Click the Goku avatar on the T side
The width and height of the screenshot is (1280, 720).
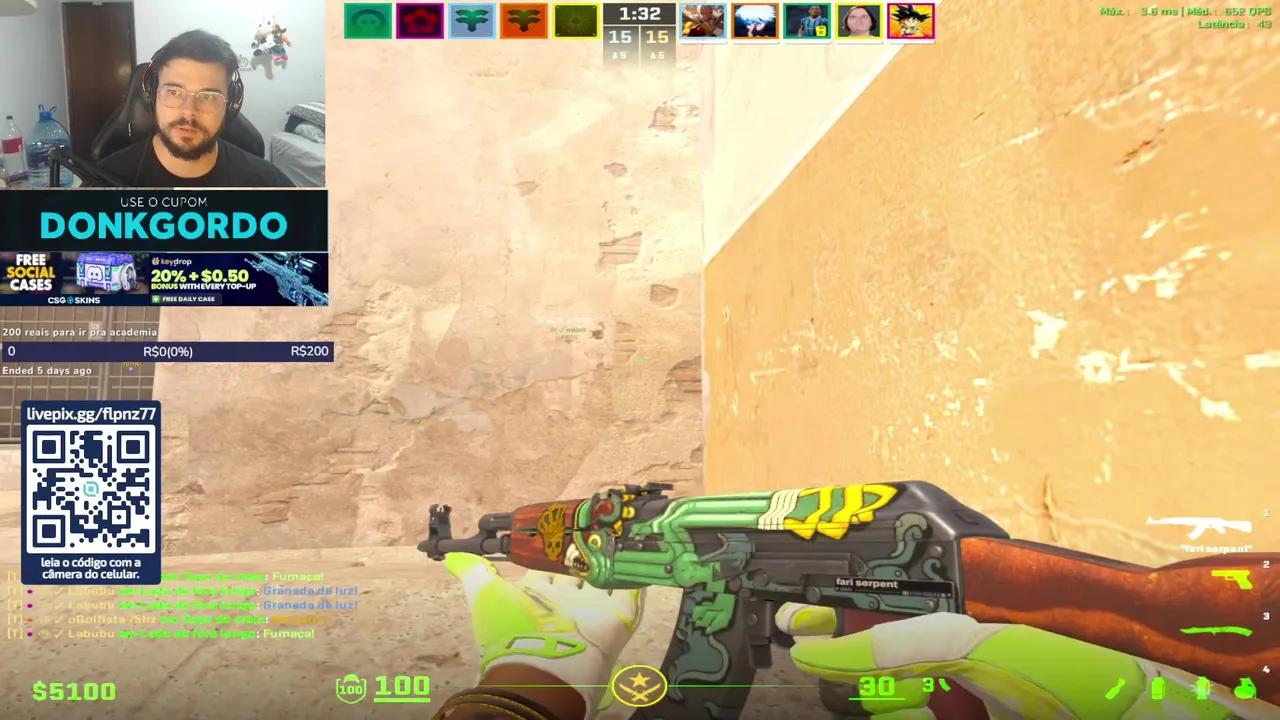pyautogui.click(x=910, y=20)
